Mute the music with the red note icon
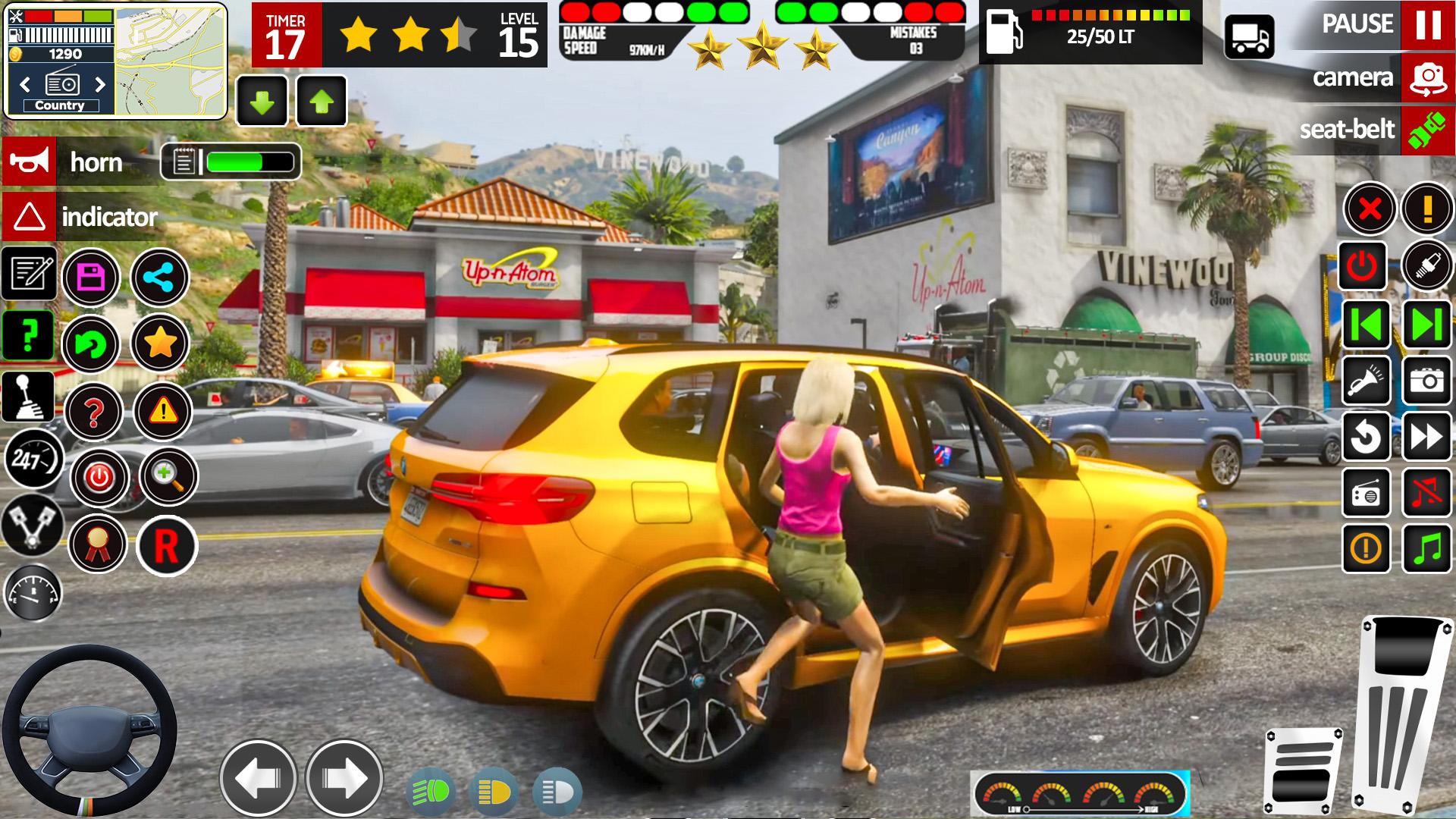Screen dimensions: 1456x819 click(1426, 492)
